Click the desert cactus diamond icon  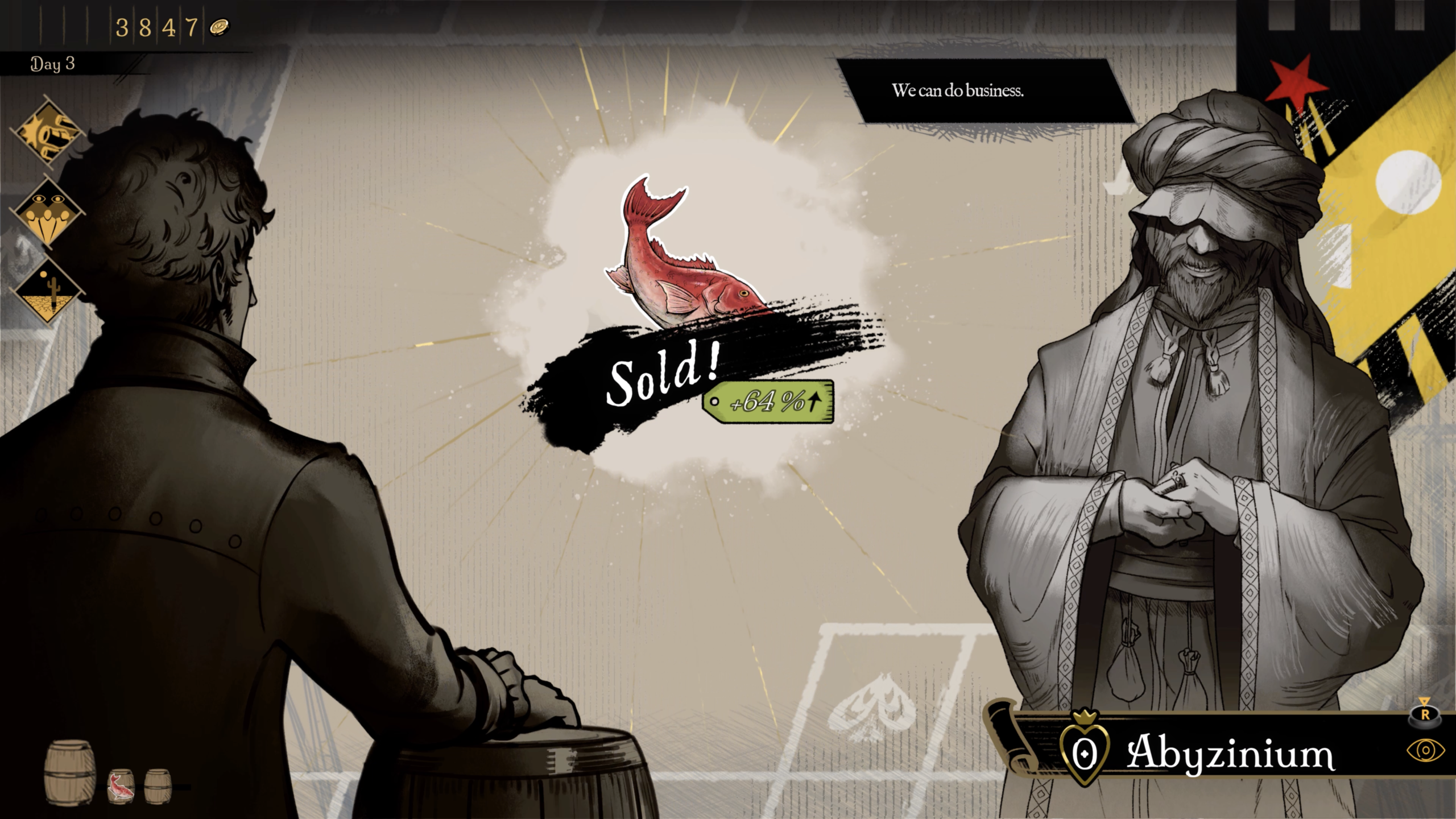point(47,290)
